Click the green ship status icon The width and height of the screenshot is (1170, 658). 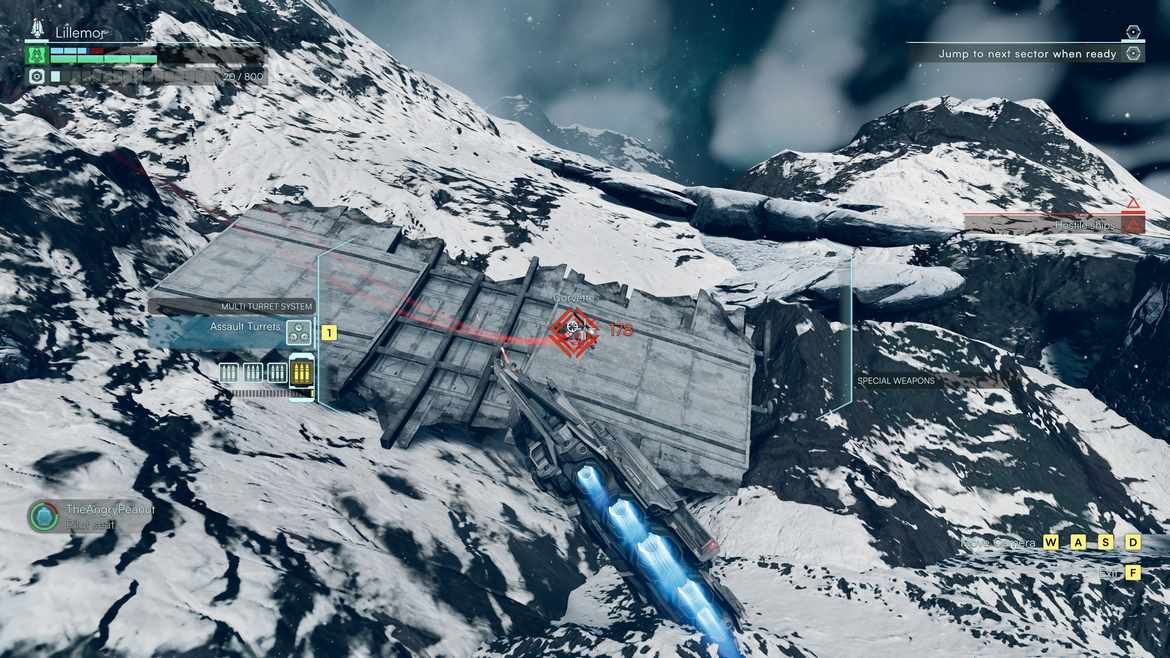tap(37, 54)
